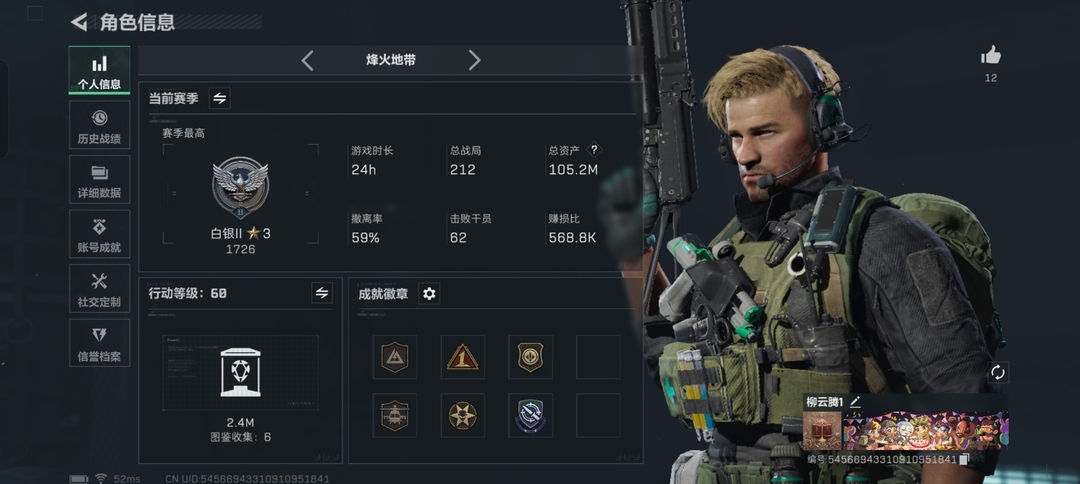This screenshot has height=484, width=1080.
Task: Select the badge showing number 1
Action: 462,357
